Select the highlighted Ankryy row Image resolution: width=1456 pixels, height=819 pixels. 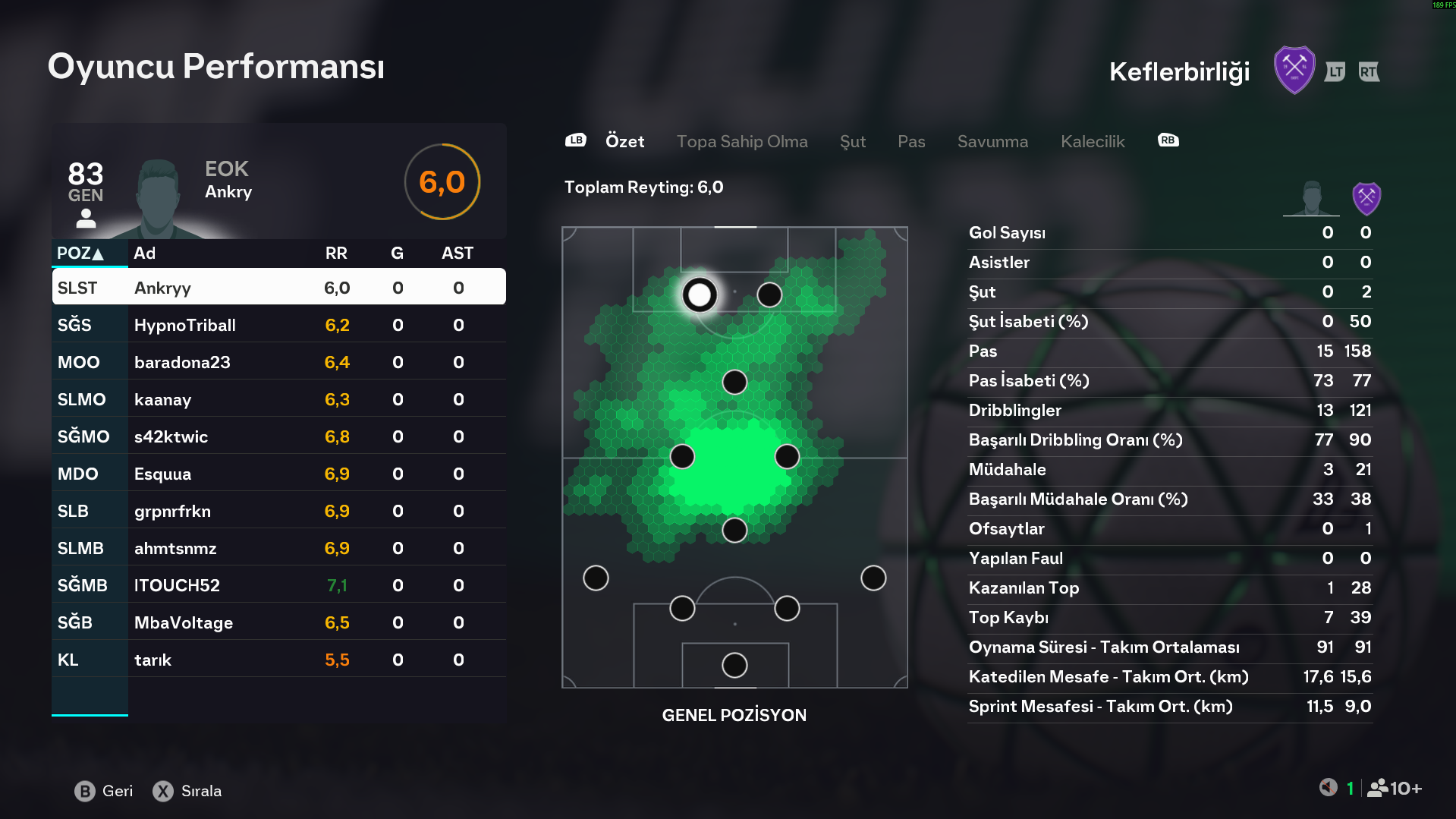[x=278, y=288]
